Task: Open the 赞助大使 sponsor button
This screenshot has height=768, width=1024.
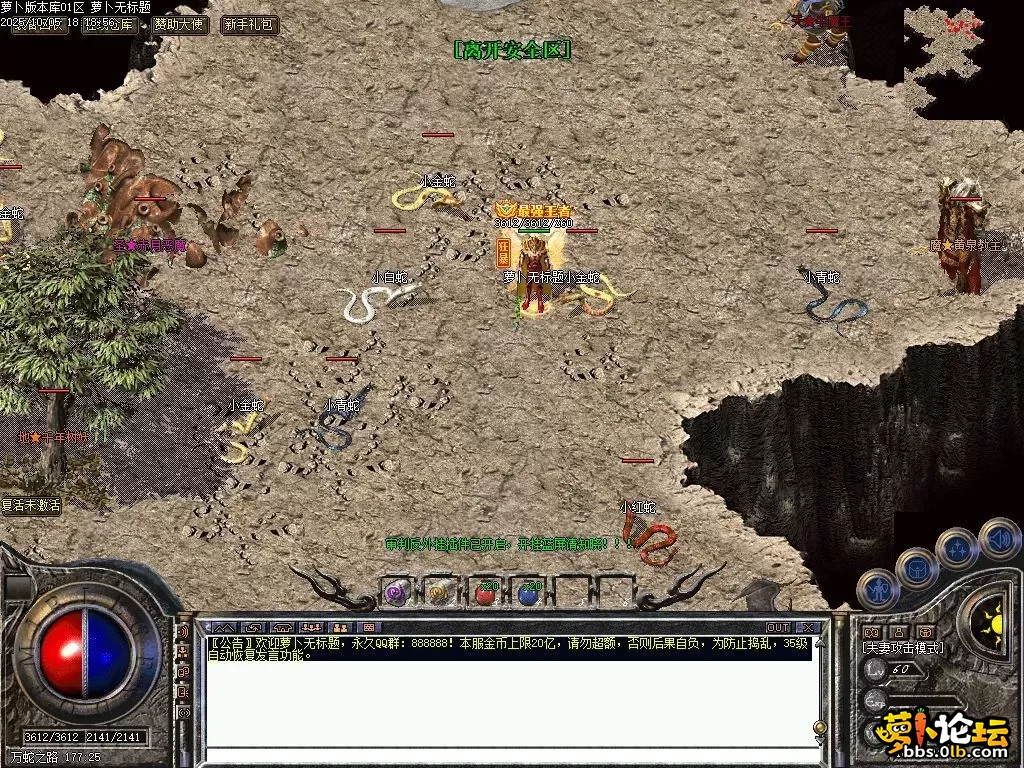Action: [x=179, y=25]
